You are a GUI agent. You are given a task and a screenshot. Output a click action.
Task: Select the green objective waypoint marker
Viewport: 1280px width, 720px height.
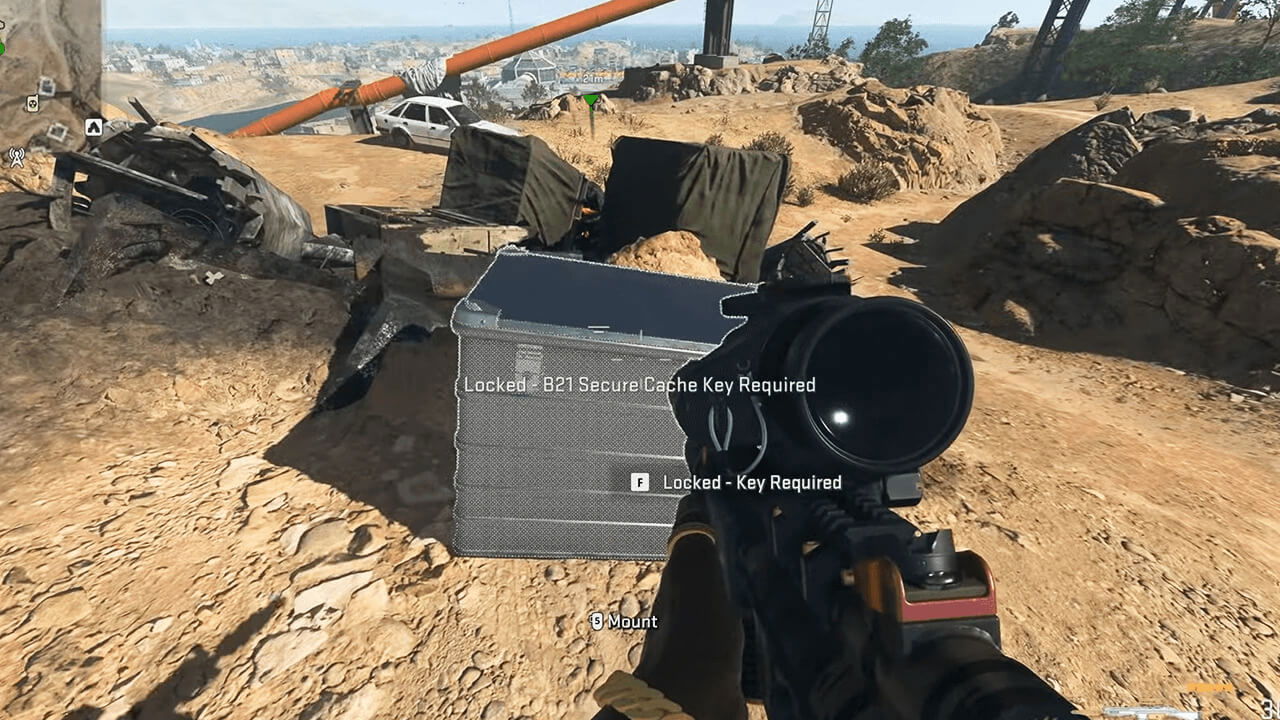coord(591,98)
